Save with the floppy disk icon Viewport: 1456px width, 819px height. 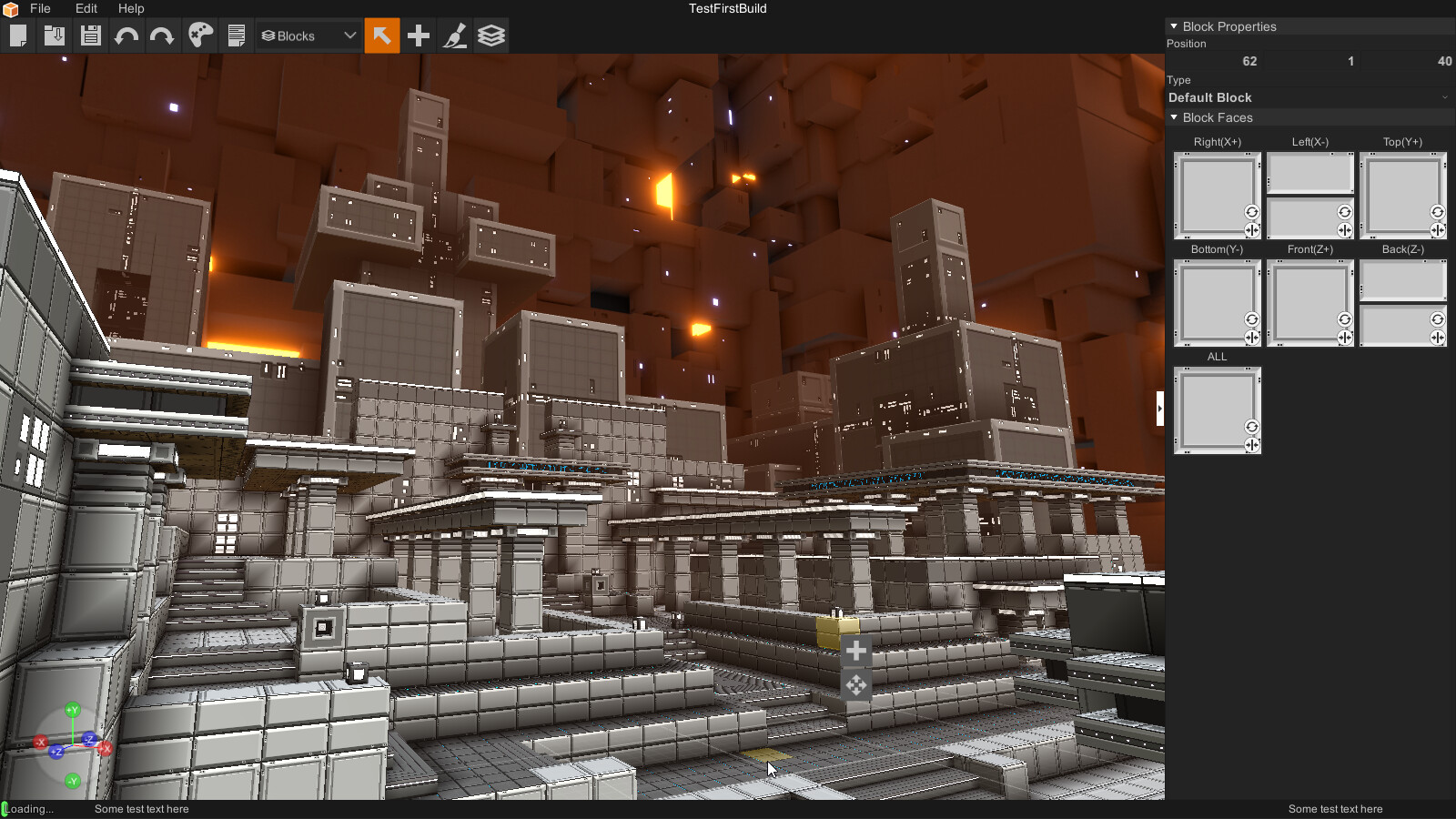pyautogui.click(x=90, y=36)
